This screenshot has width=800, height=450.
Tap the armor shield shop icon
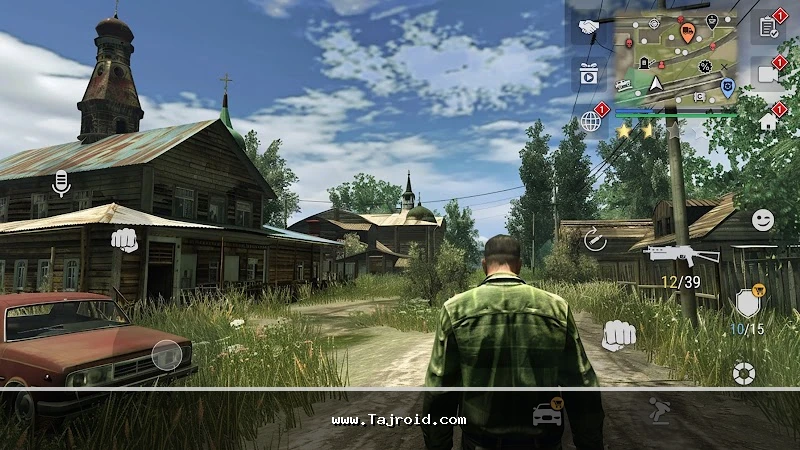[x=746, y=303]
